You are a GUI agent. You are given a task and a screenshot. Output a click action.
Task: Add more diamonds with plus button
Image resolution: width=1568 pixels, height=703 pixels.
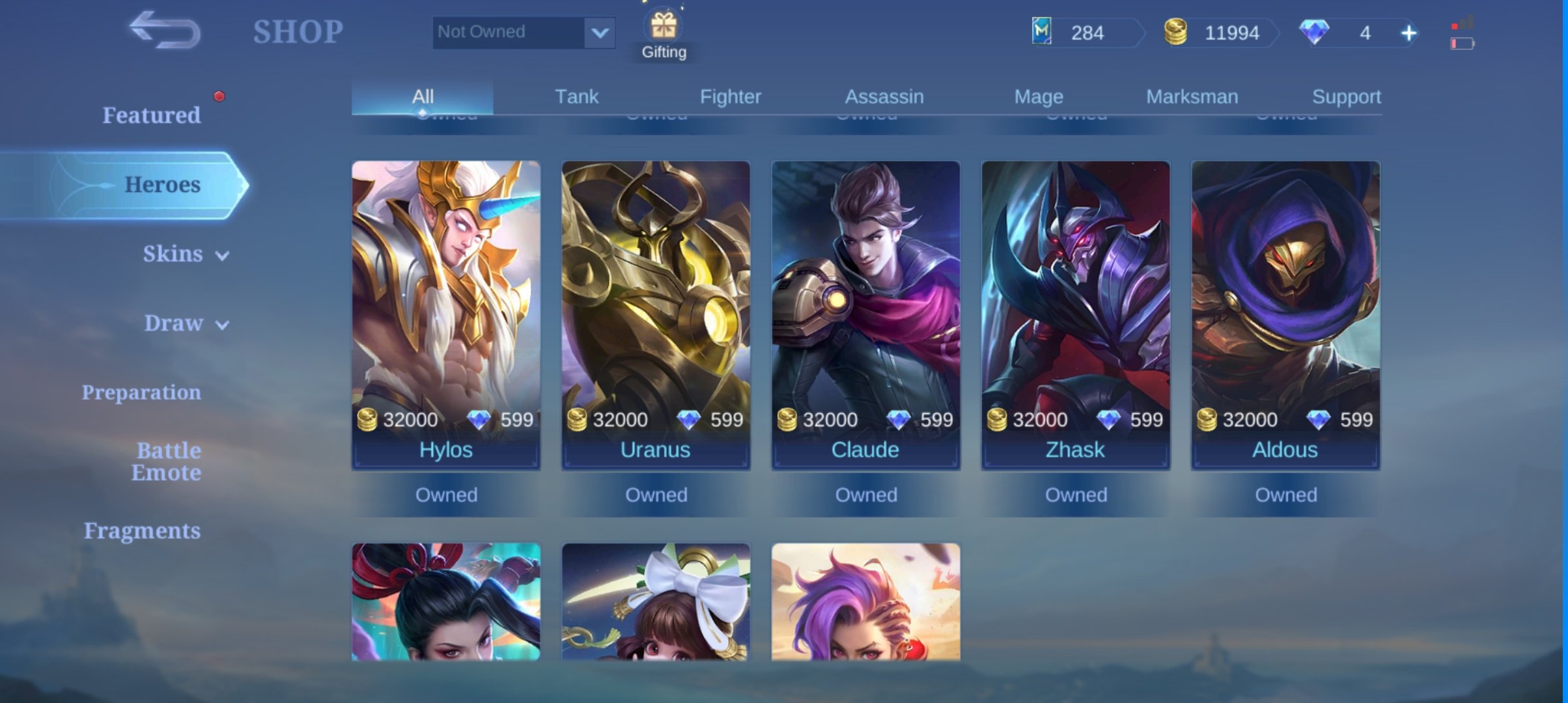coord(1408,33)
